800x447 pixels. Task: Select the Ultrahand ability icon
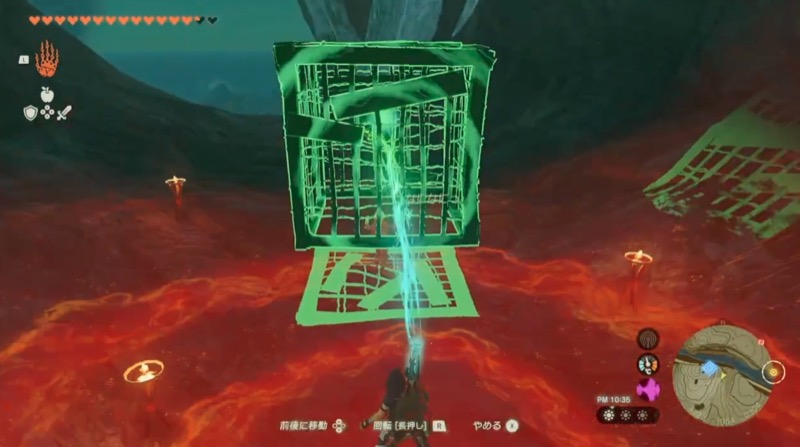coord(46,61)
